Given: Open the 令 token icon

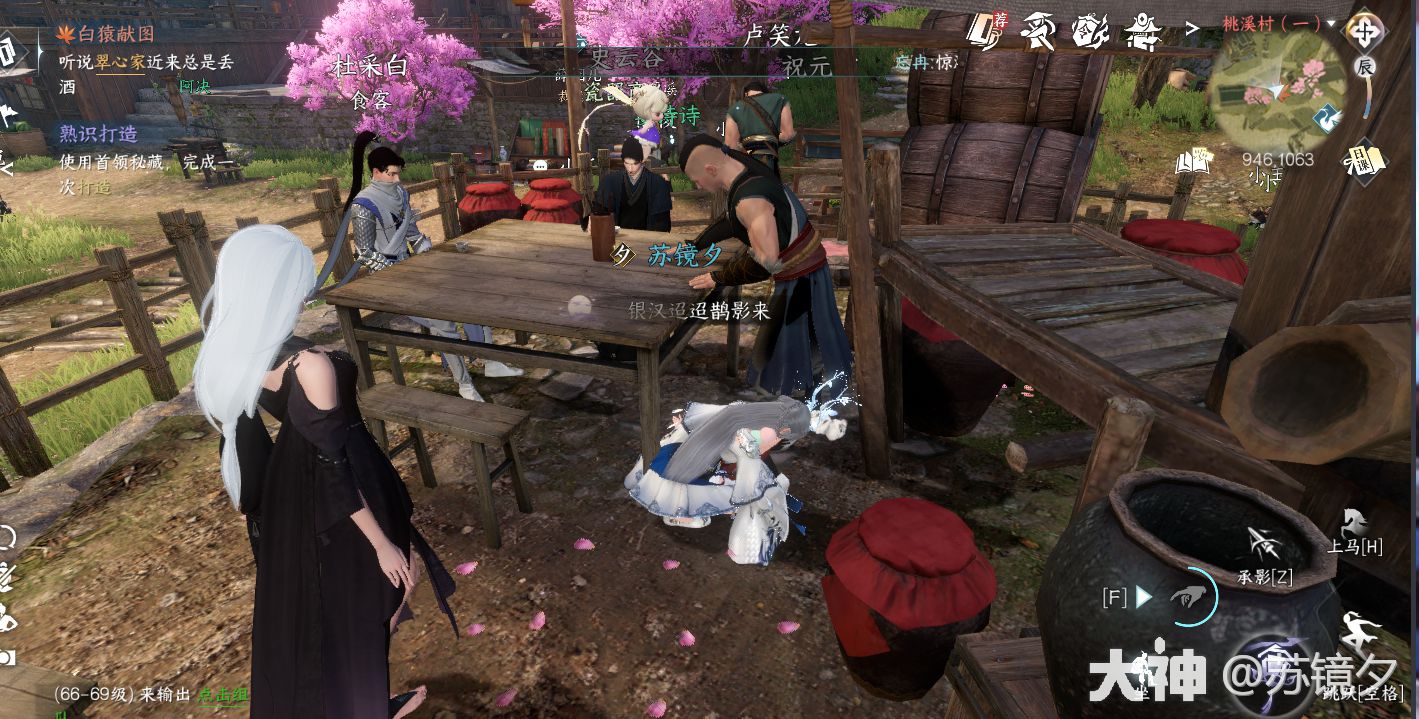Looking at the screenshot, I should pos(1090,33).
